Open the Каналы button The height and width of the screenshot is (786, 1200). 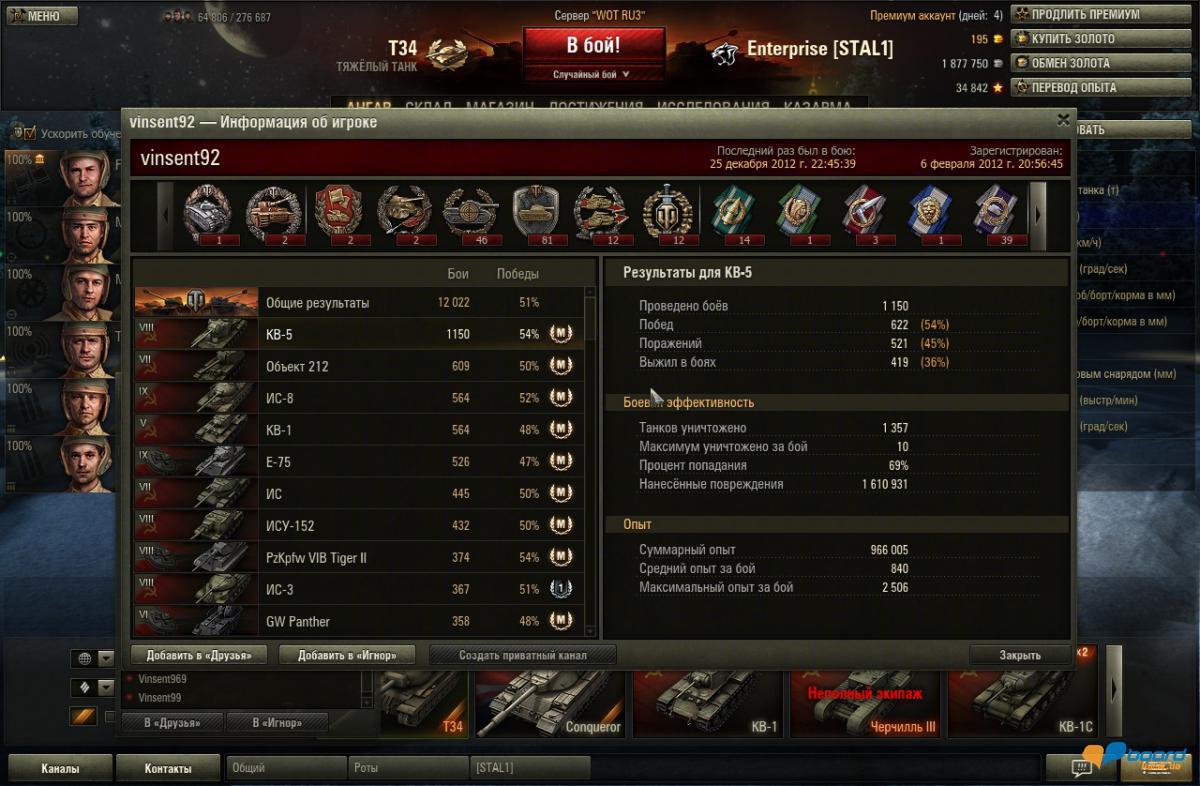coord(60,769)
